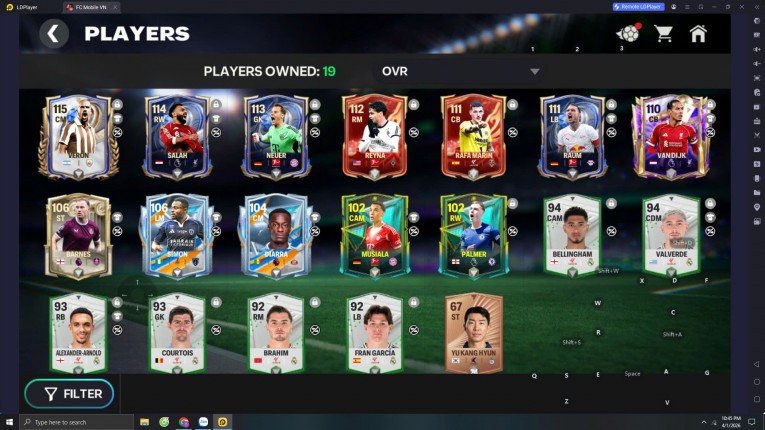Select the Courtois goalkeeper card
This screenshot has width=765, height=430.
(178, 333)
